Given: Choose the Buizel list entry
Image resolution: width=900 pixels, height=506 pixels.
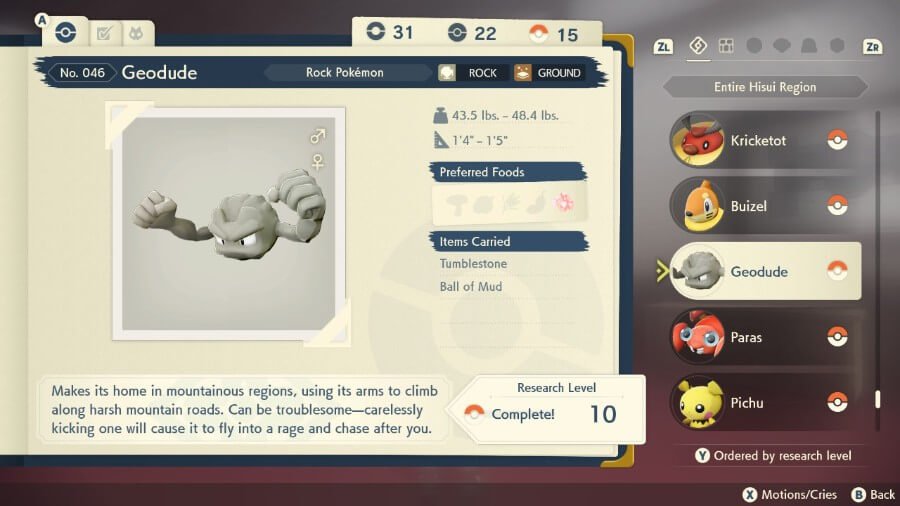Looking at the screenshot, I should click(762, 206).
